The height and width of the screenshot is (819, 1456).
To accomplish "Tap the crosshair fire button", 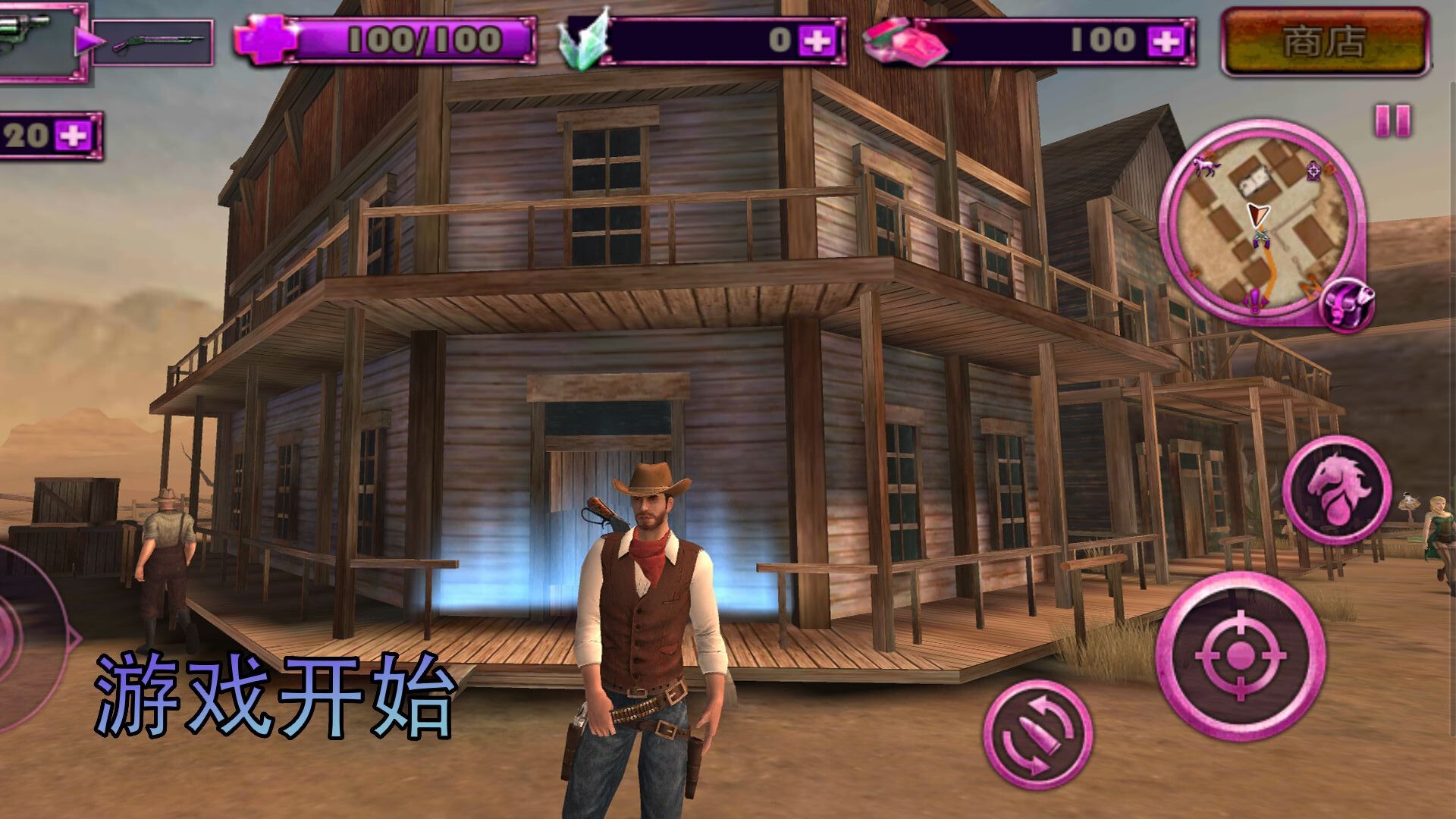I will (1240, 656).
